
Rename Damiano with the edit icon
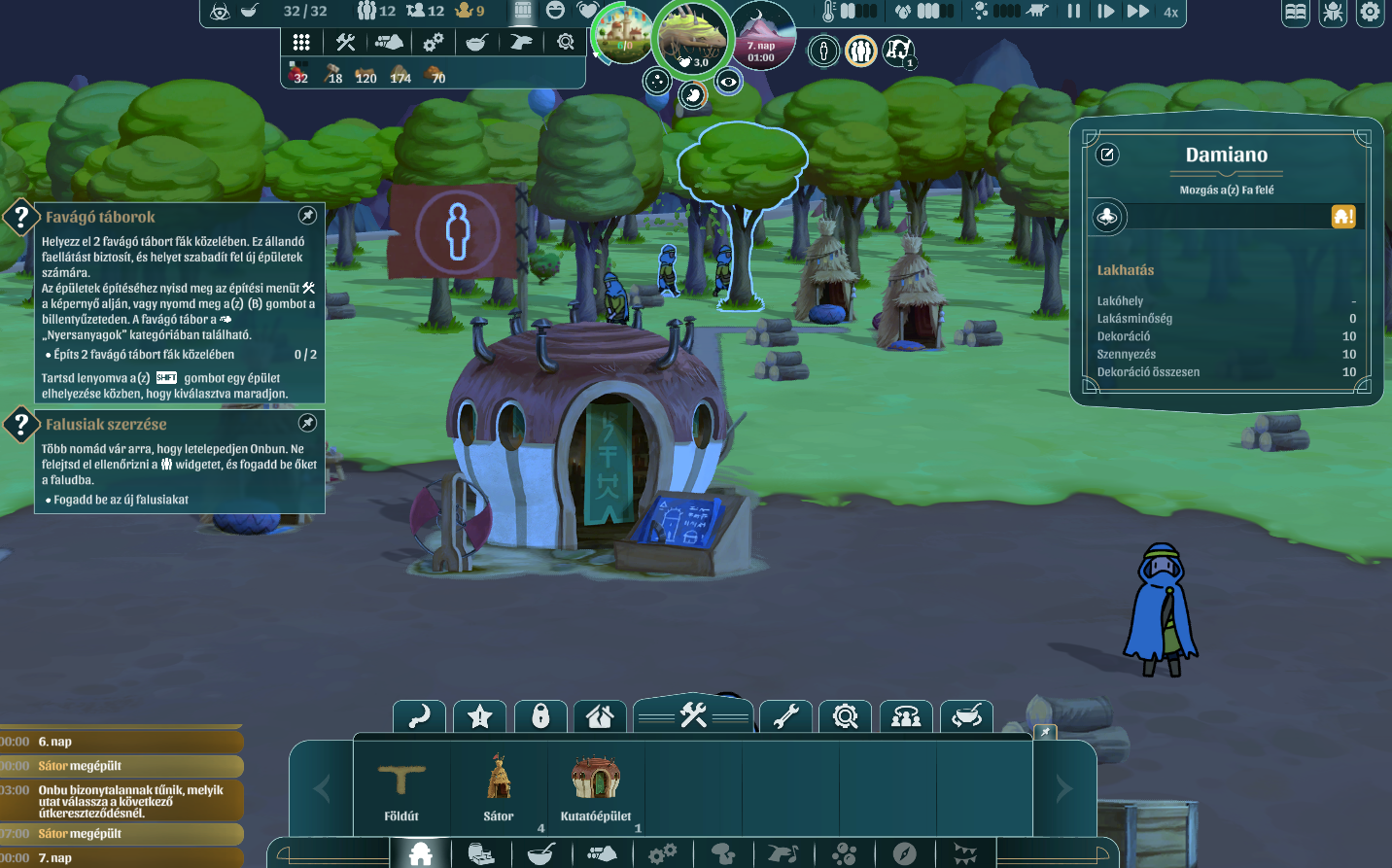tap(1108, 155)
